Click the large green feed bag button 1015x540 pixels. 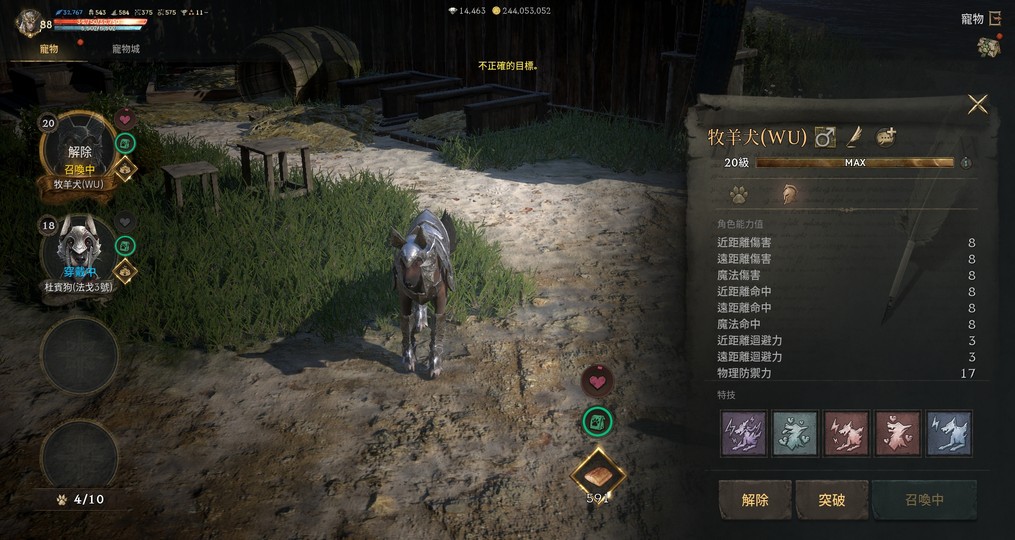(x=598, y=422)
